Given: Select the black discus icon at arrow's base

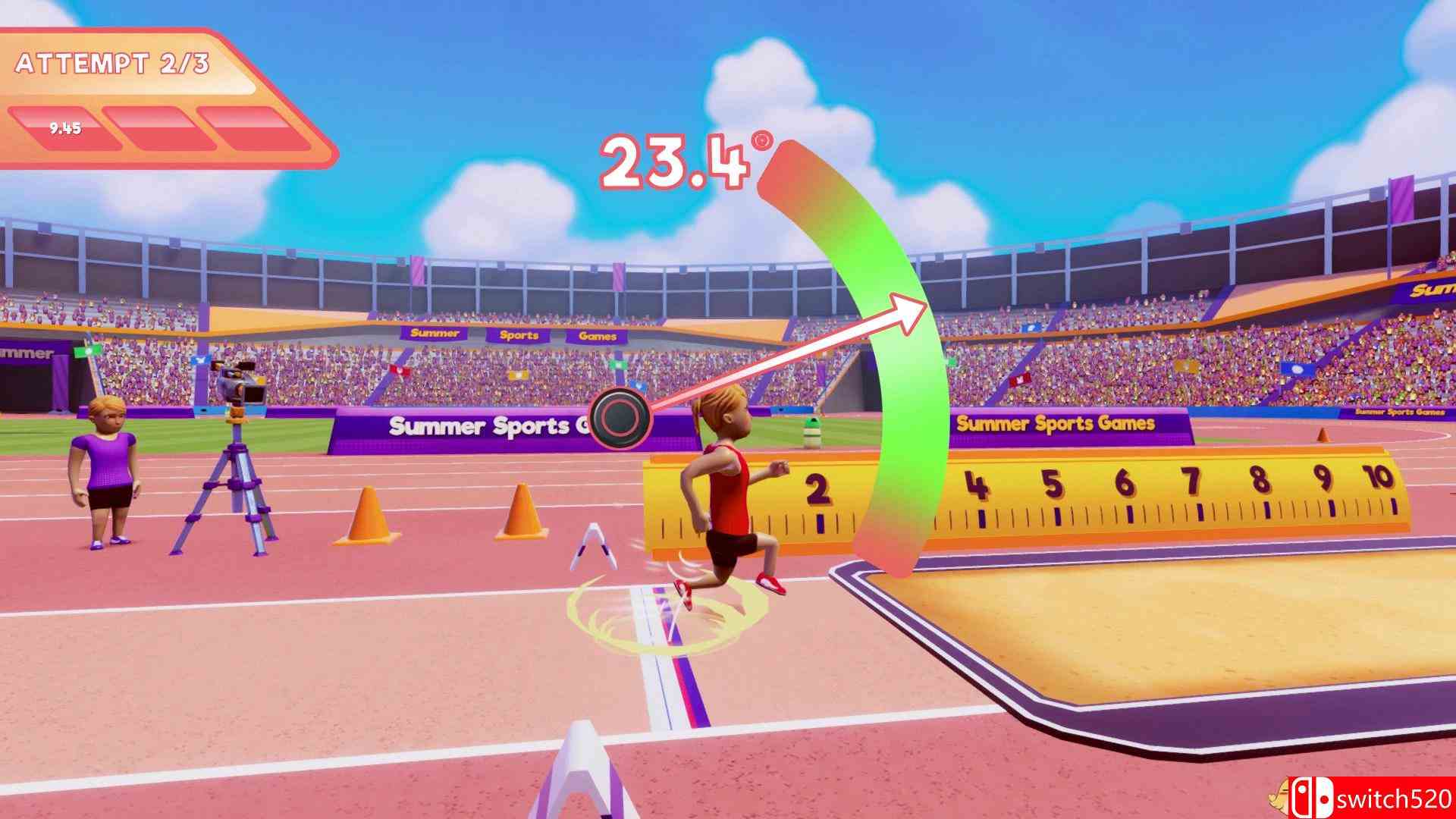Looking at the screenshot, I should click(622, 419).
